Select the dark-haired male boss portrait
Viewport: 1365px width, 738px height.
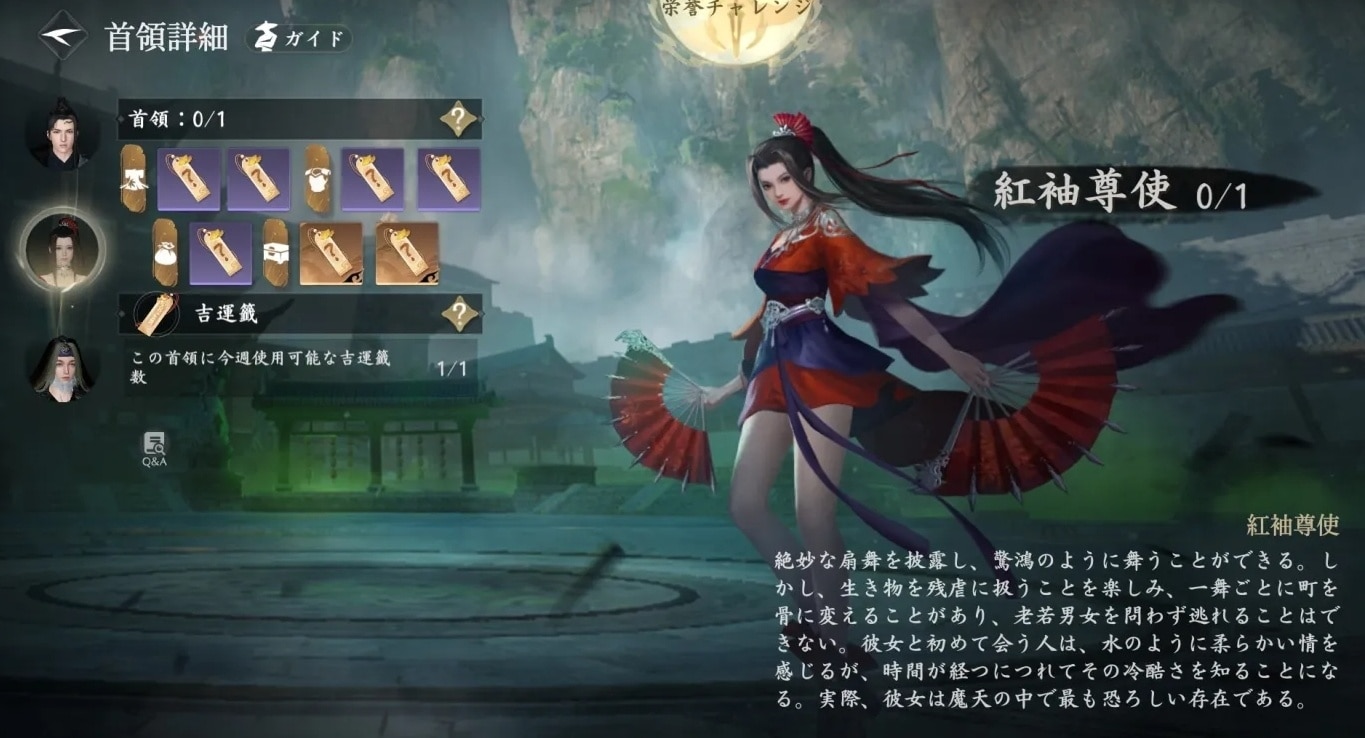[x=62, y=133]
